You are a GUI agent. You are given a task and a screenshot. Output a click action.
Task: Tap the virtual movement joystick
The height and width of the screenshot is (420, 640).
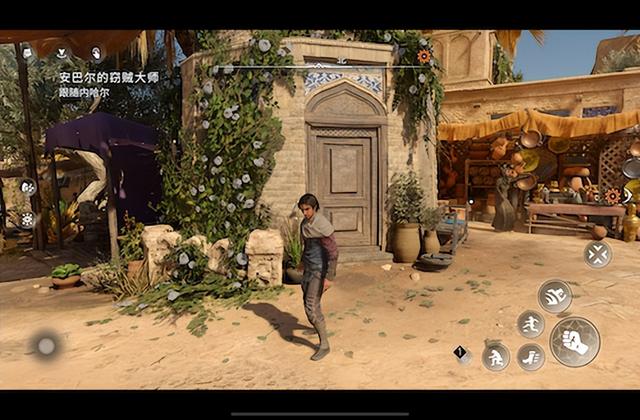[45, 346]
